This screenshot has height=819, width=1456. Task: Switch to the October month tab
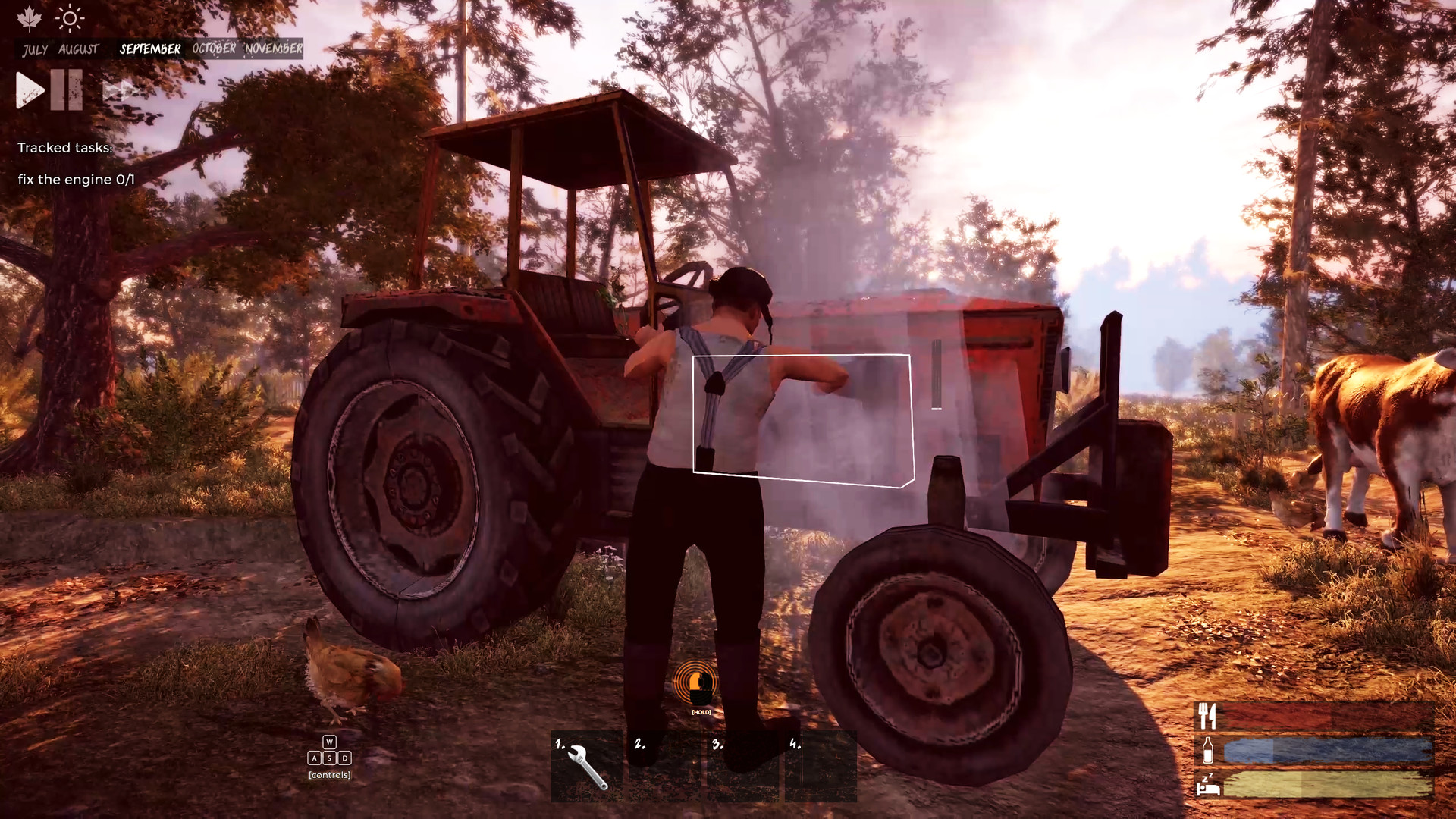pos(213,49)
